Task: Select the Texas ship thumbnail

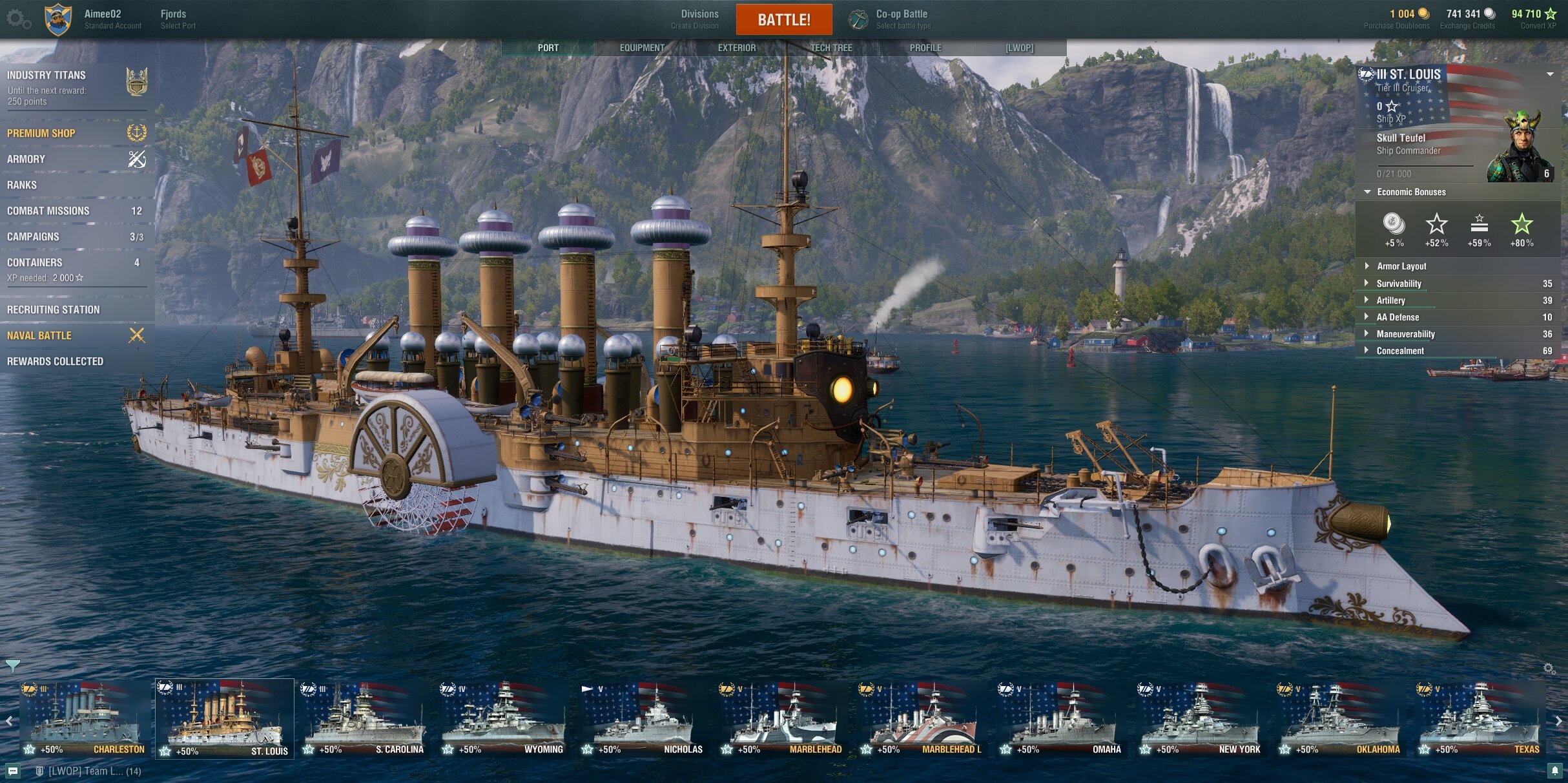Action: [1480, 718]
